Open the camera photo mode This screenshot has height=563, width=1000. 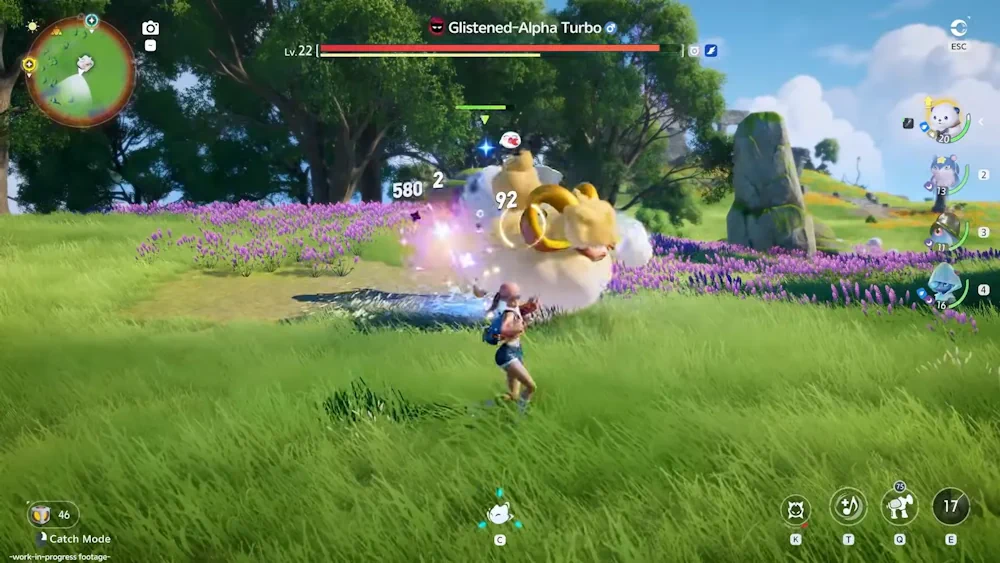(x=150, y=28)
